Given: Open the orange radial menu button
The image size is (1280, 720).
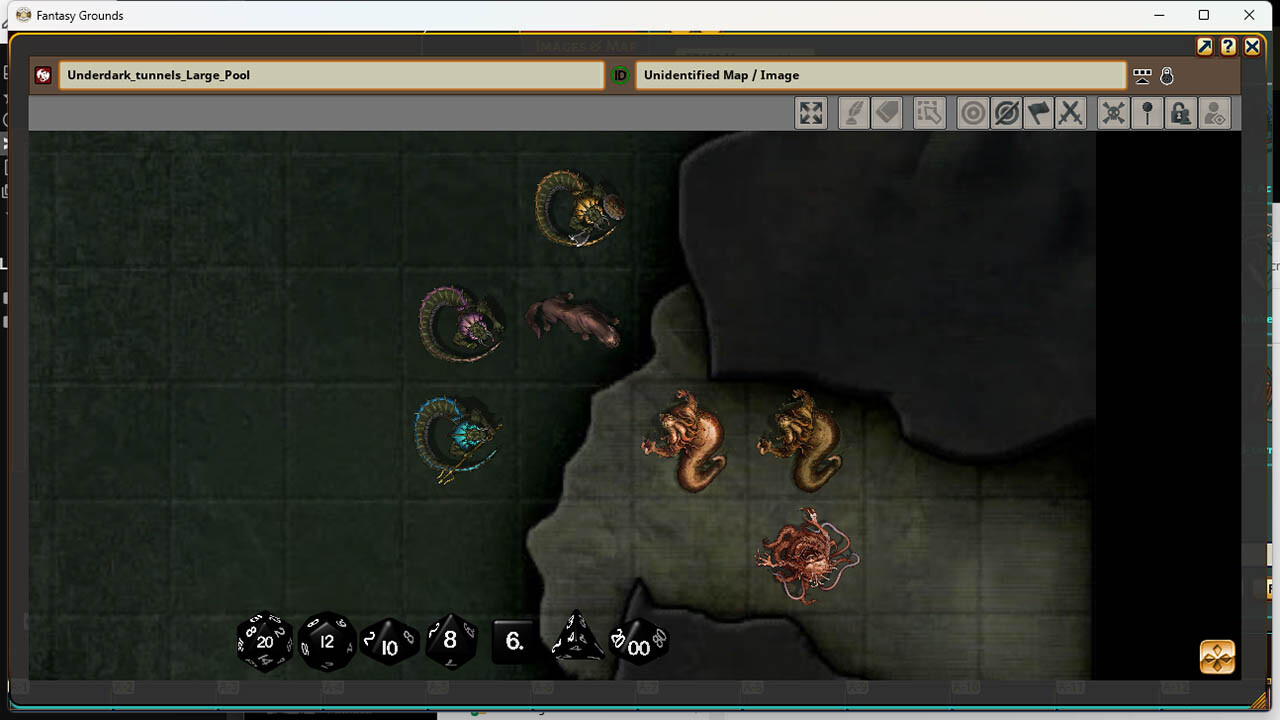Looking at the screenshot, I should (x=1215, y=657).
